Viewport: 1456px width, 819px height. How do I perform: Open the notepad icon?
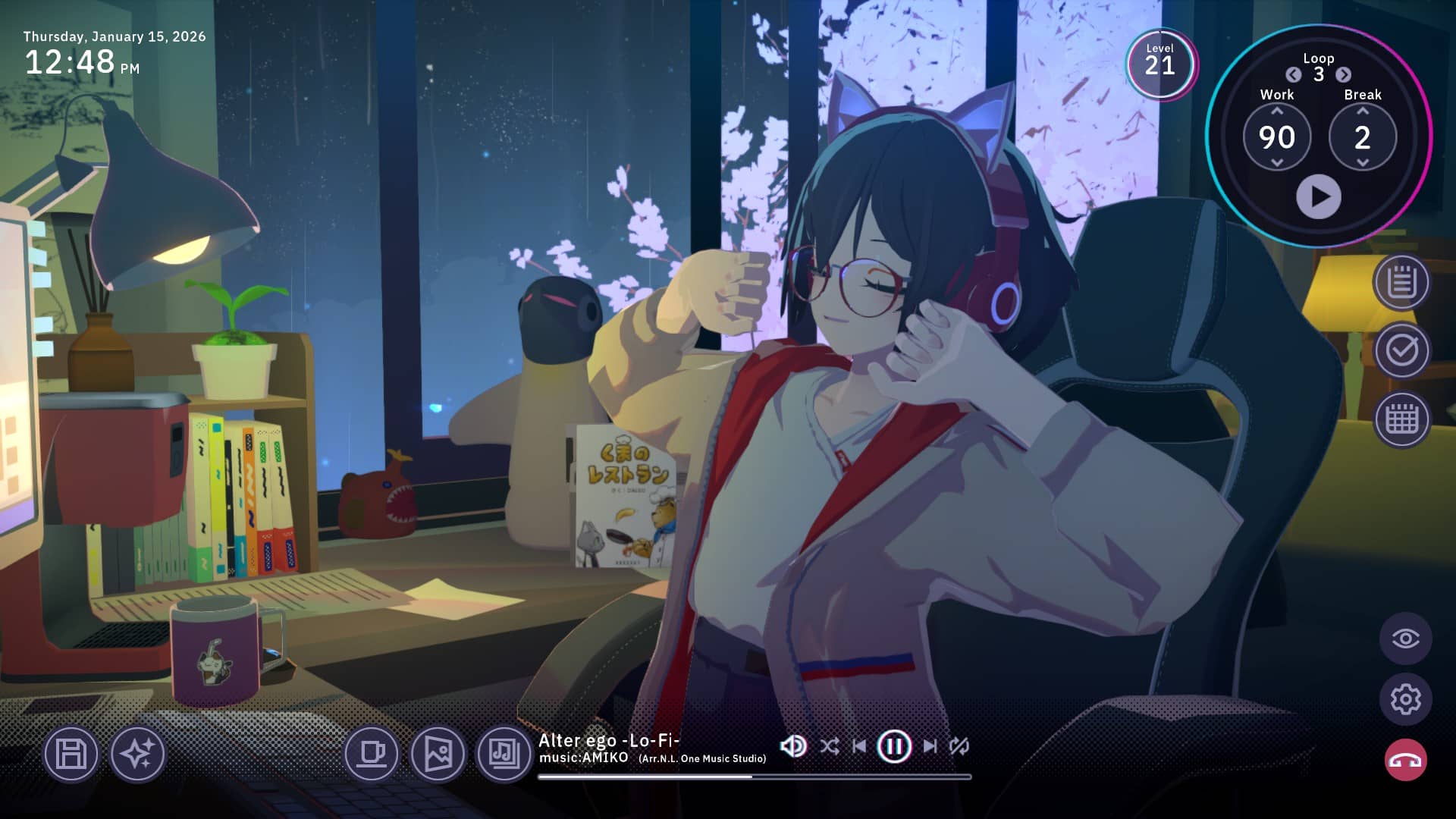click(x=1401, y=283)
